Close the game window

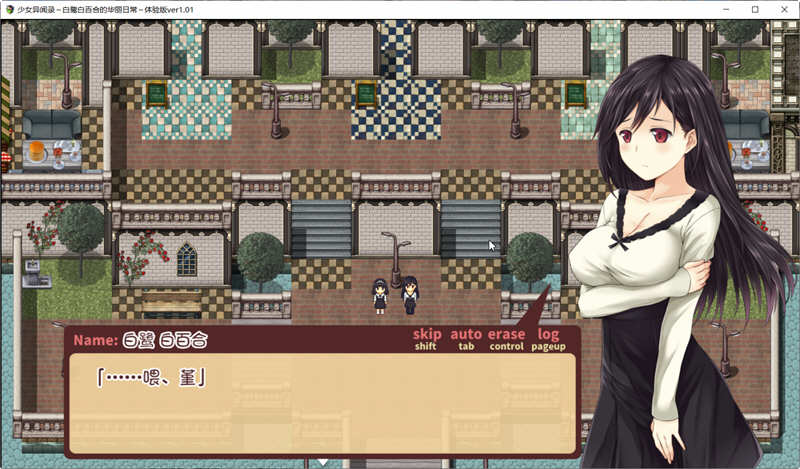pos(784,9)
